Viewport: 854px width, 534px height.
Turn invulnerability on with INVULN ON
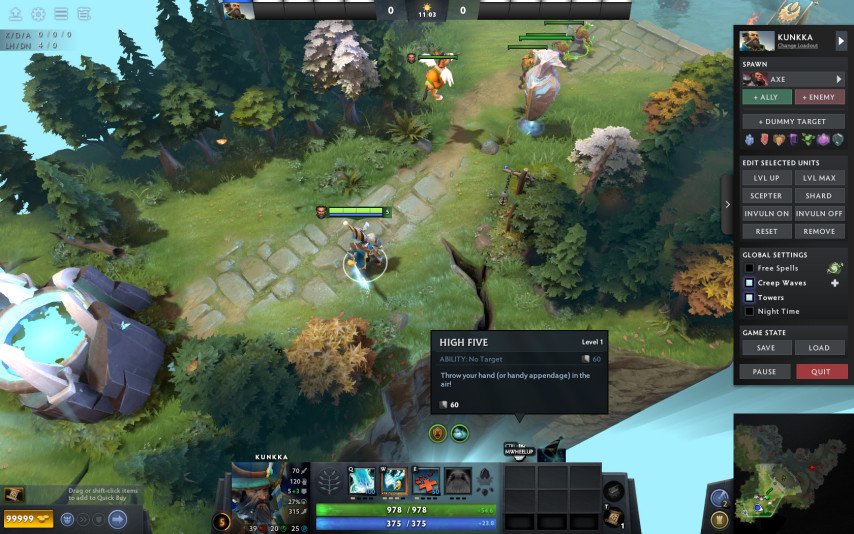(x=766, y=214)
